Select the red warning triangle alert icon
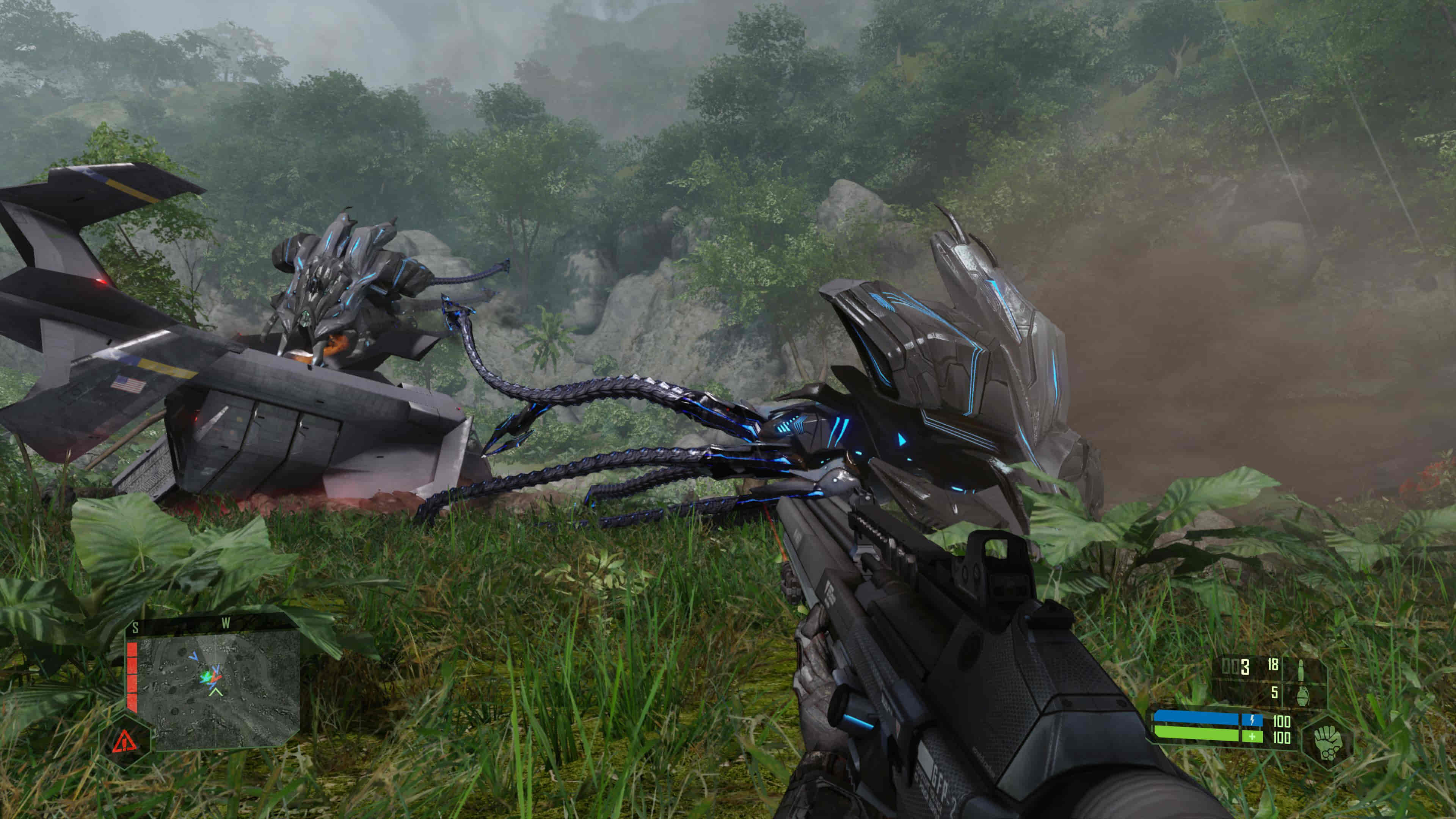The image size is (1456, 819). 124,741
